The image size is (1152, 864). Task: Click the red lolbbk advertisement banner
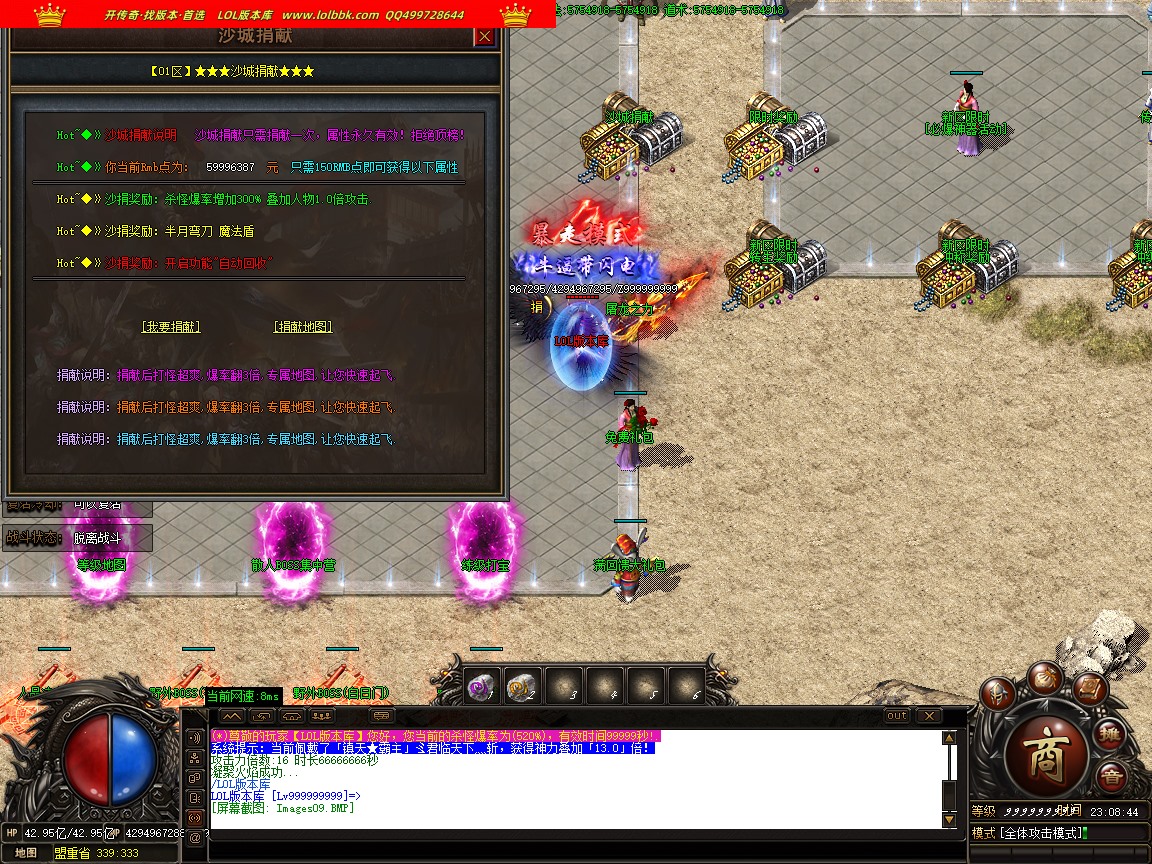click(278, 14)
